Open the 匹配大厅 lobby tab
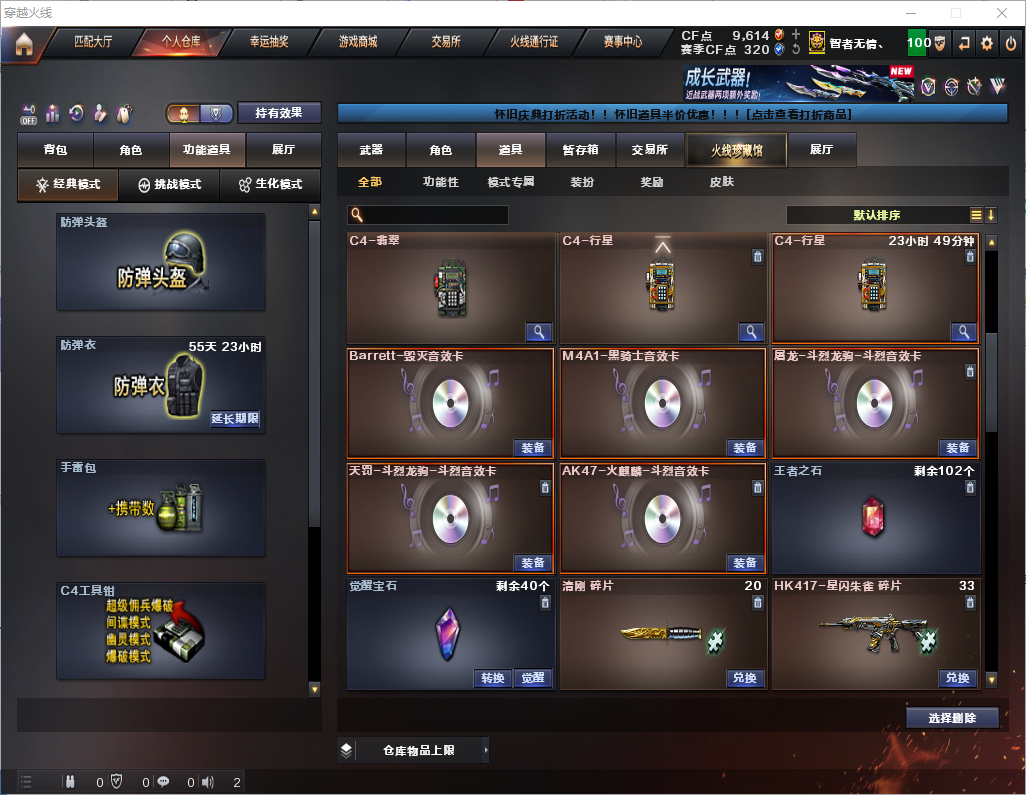The image size is (1026, 795). pyautogui.click(x=94, y=42)
